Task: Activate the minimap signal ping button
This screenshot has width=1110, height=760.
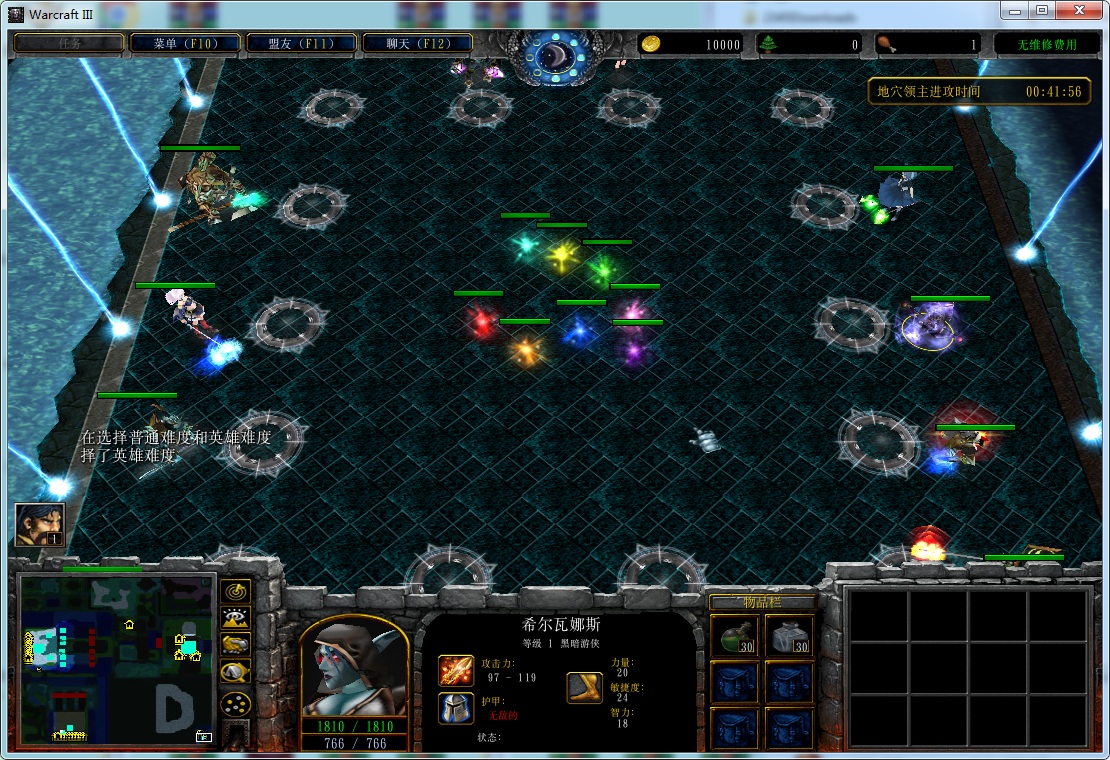Action: (x=236, y=591)
